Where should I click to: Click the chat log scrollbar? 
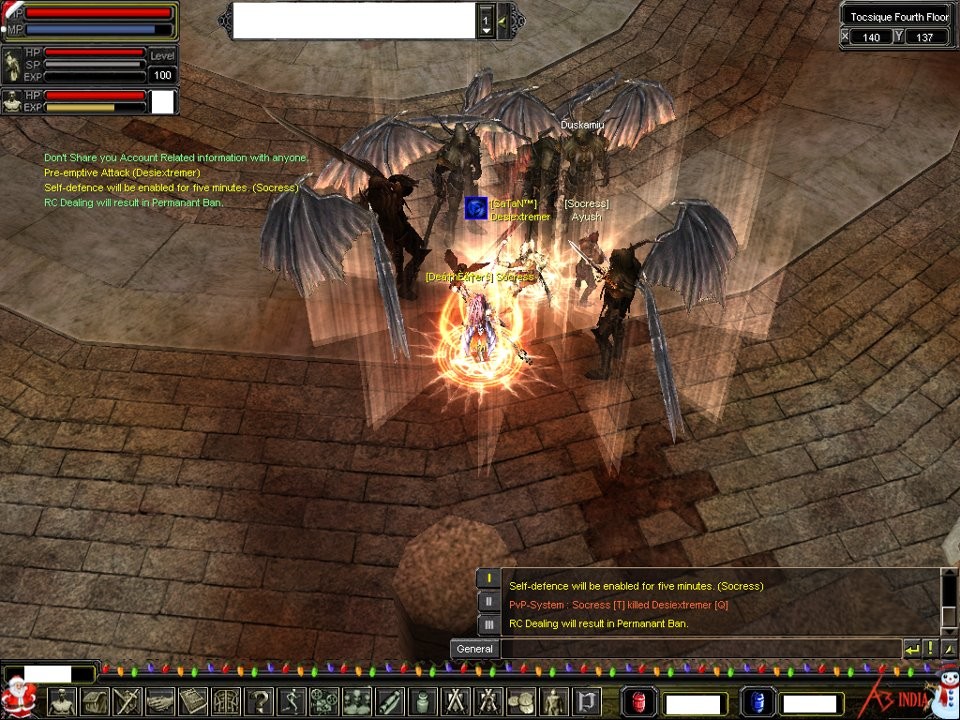[x=949, y=600]
